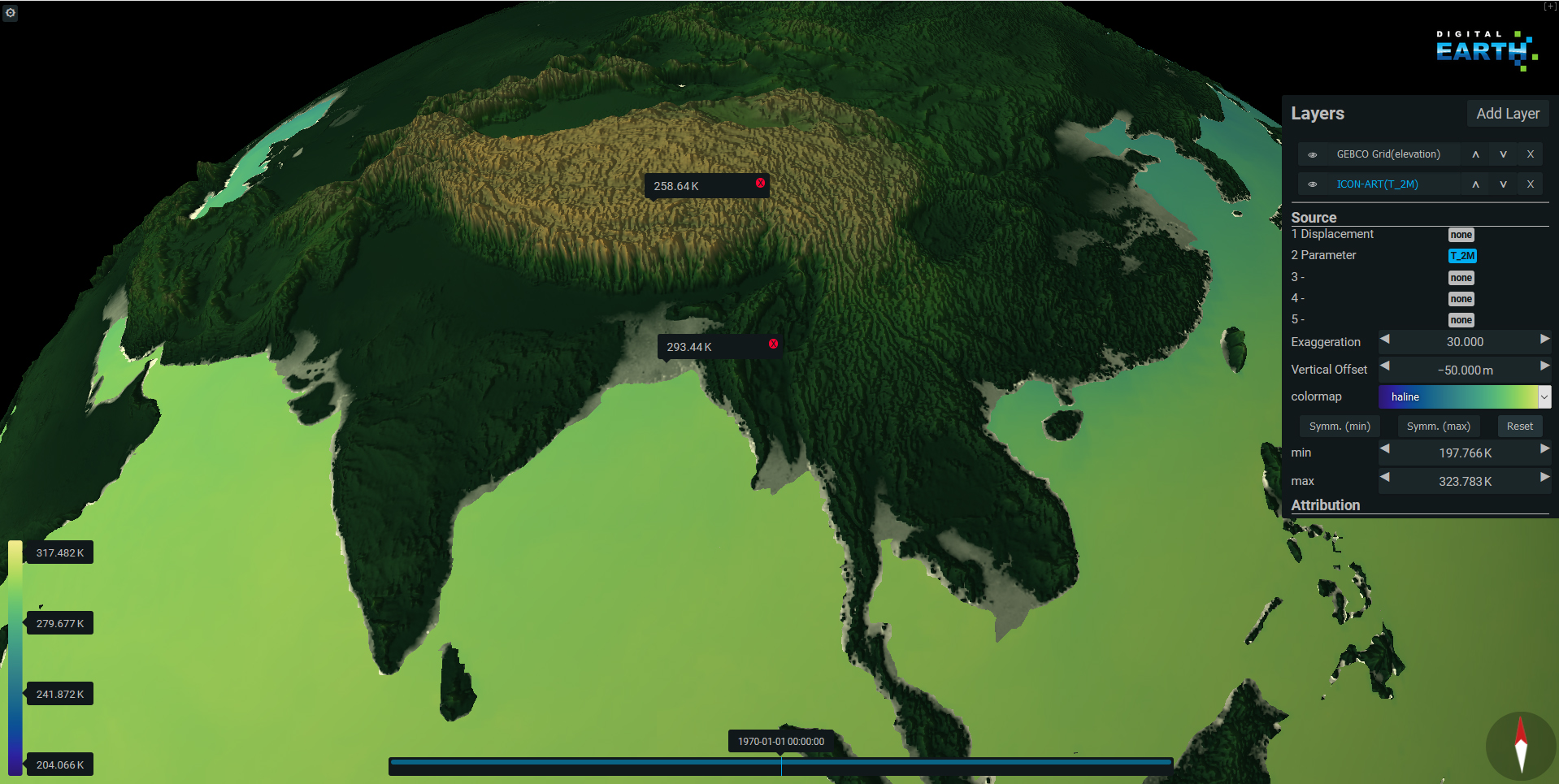Open the settings gear icon

tap(11, 13)
